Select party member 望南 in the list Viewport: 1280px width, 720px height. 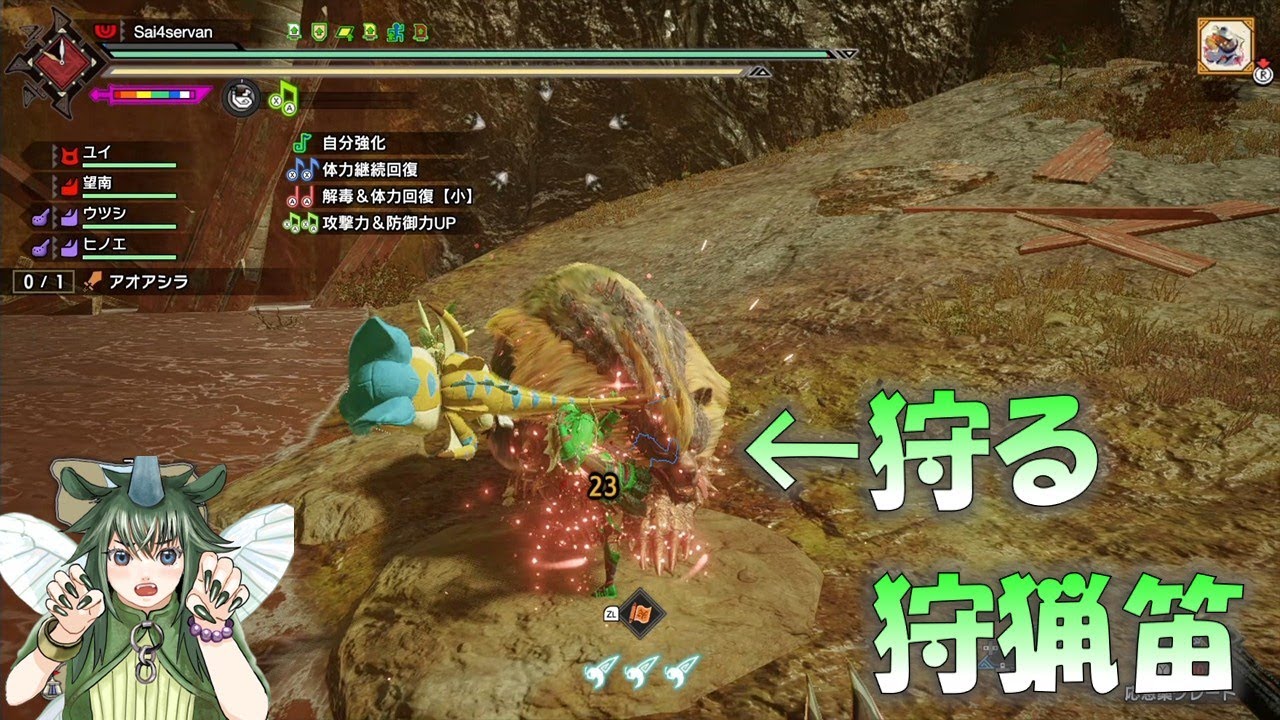(x=97, y=184)
